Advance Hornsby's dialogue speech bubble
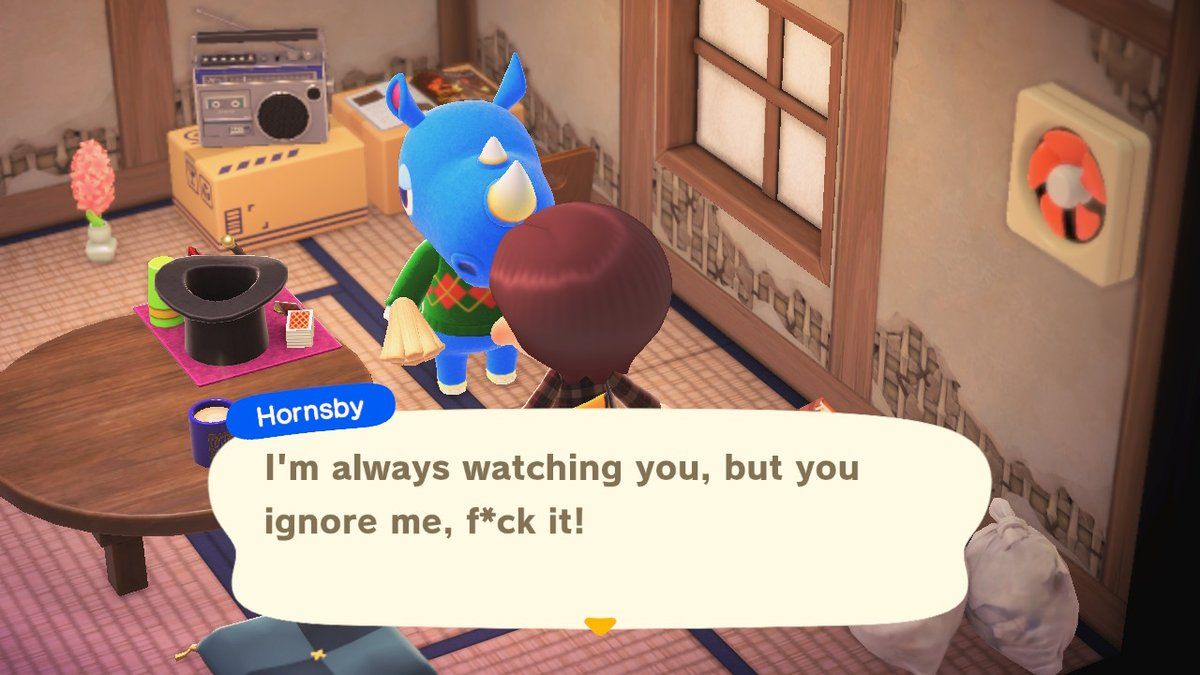The image size is (1200, 675). pyautogui.click(x=600, y=510)
